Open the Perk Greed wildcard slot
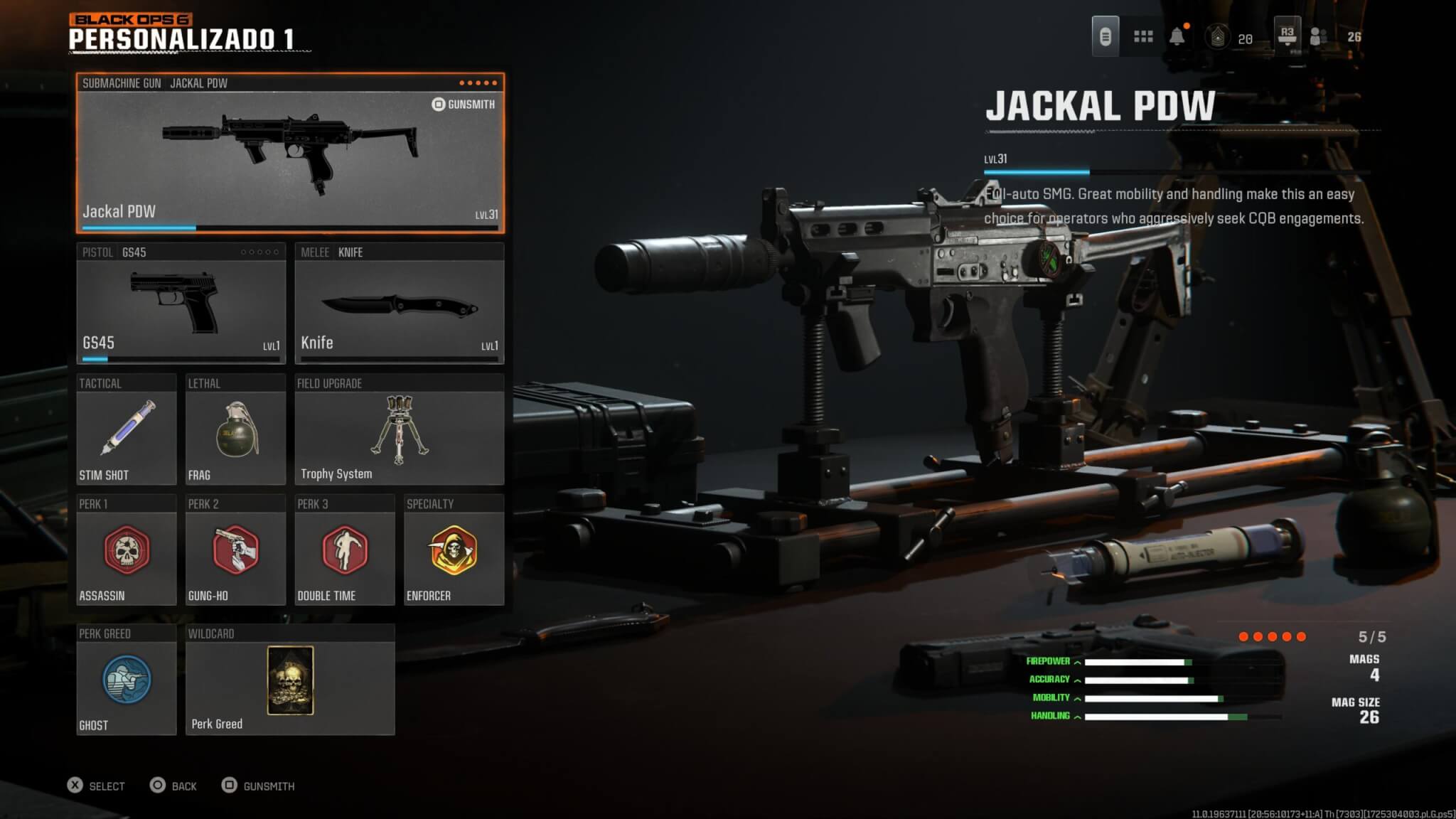 290,680
